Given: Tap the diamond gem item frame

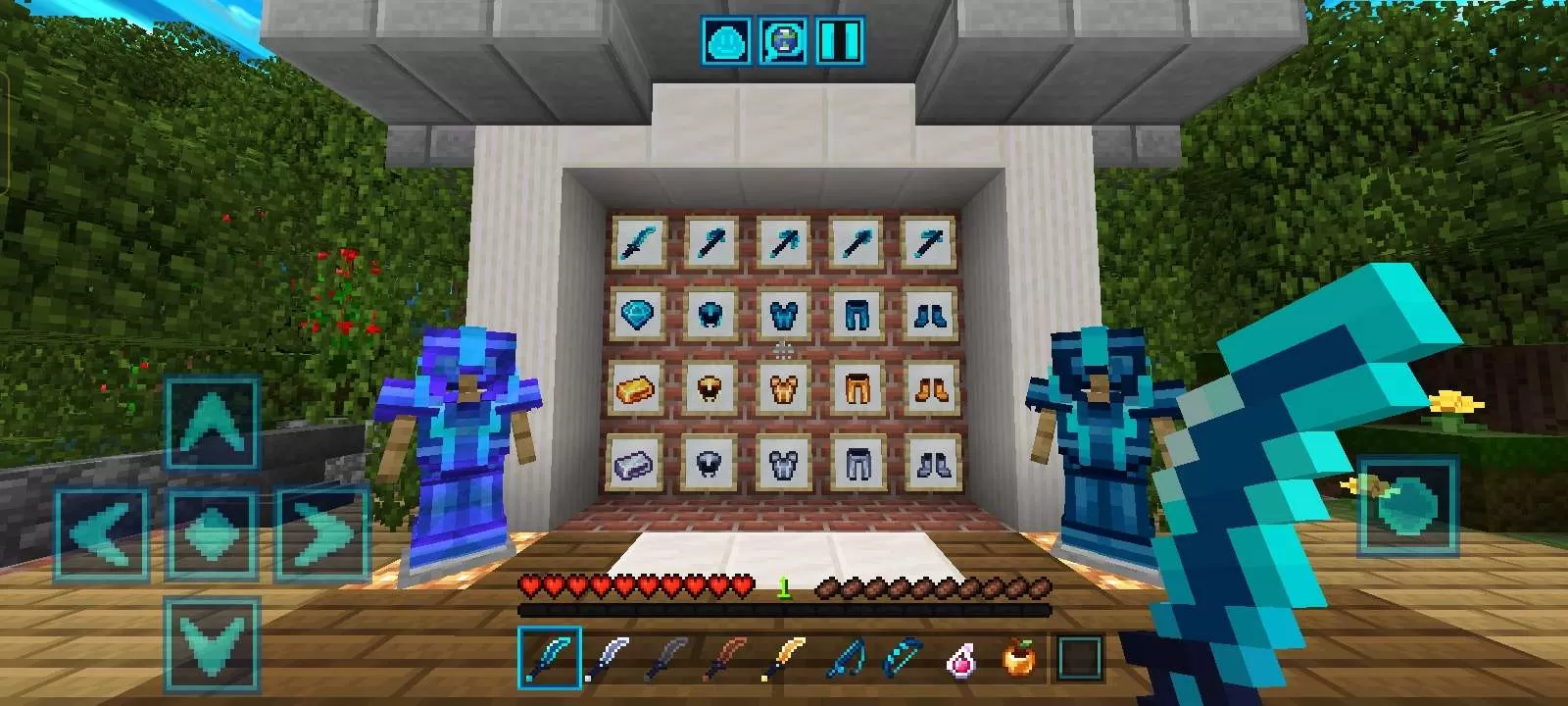Looking at the screenshot, I should click(637, 315).
